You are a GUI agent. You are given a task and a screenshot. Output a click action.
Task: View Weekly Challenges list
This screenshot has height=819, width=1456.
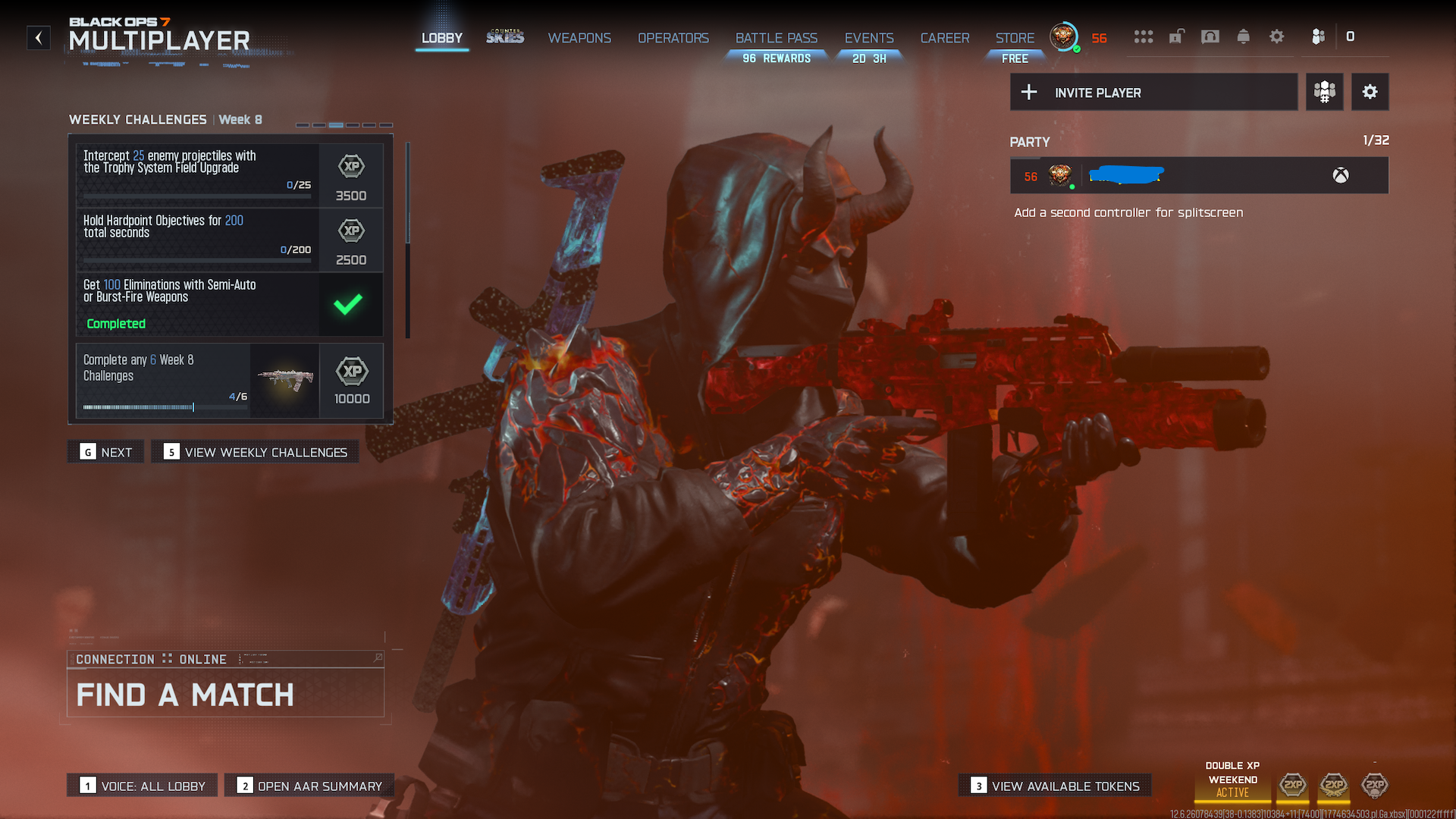(x=256, y=452)
